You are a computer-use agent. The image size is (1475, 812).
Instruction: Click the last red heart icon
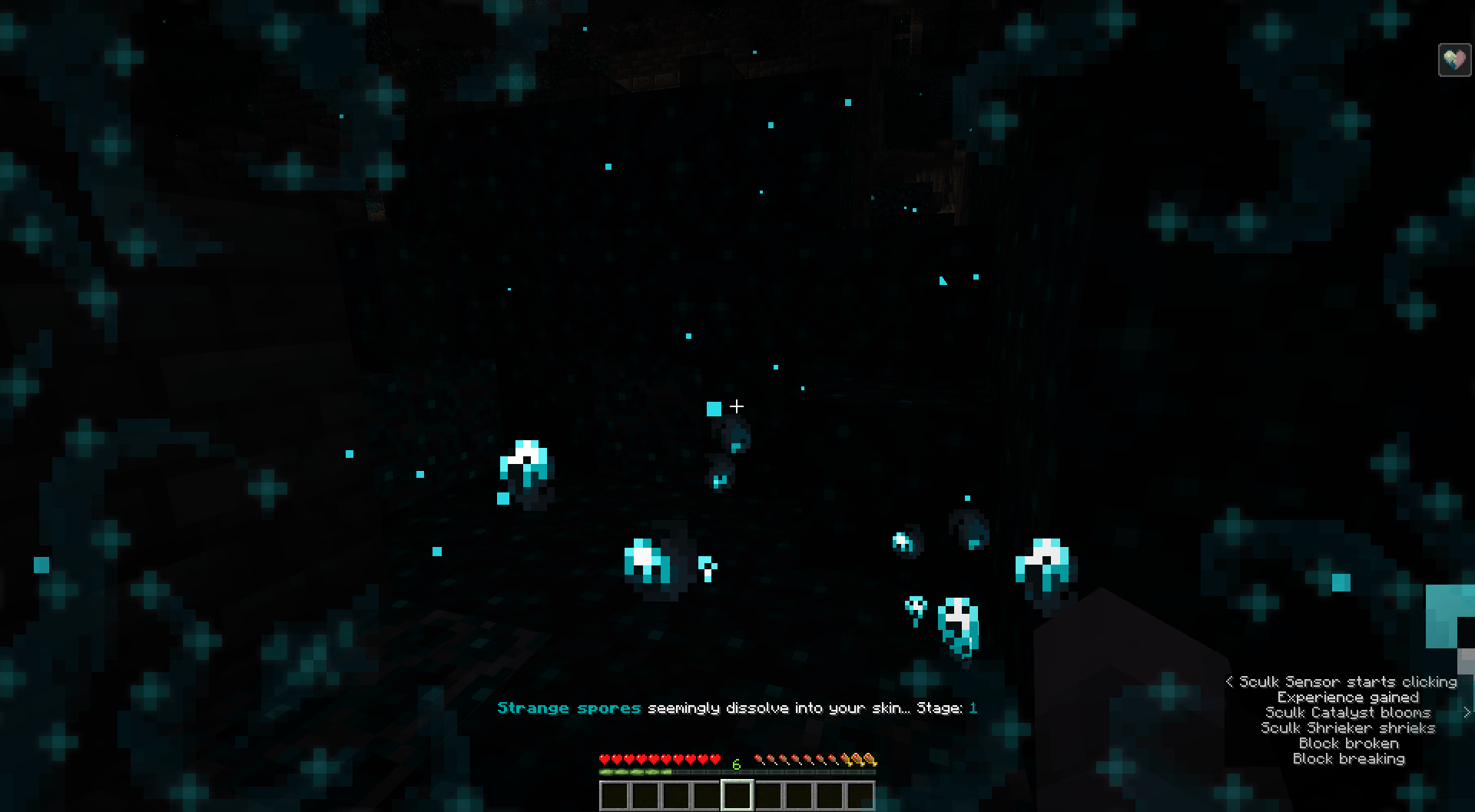click(716, 758)
